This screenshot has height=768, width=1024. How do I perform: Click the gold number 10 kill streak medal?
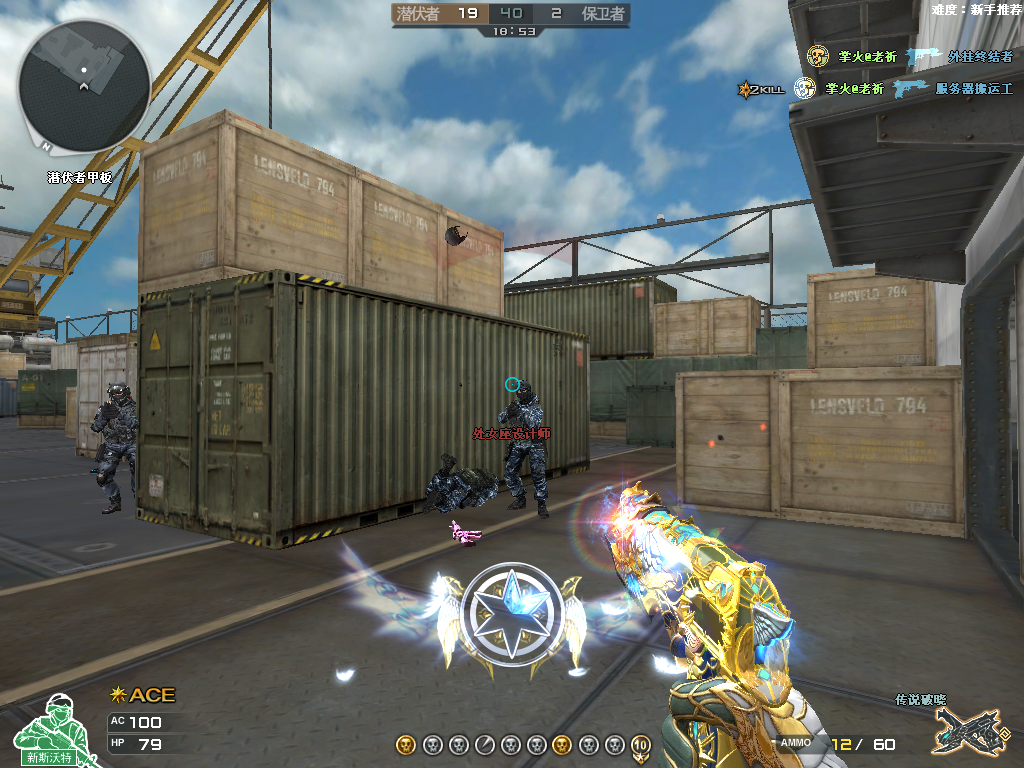click(x=640, y=744)
